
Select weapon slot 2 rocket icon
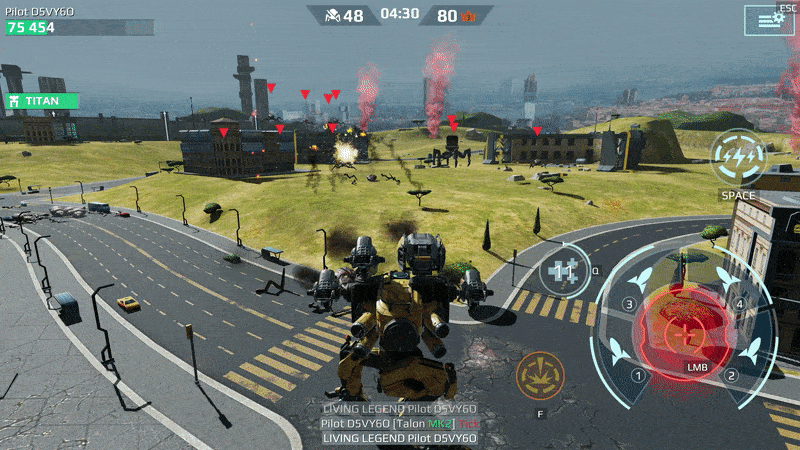point(750,349)
